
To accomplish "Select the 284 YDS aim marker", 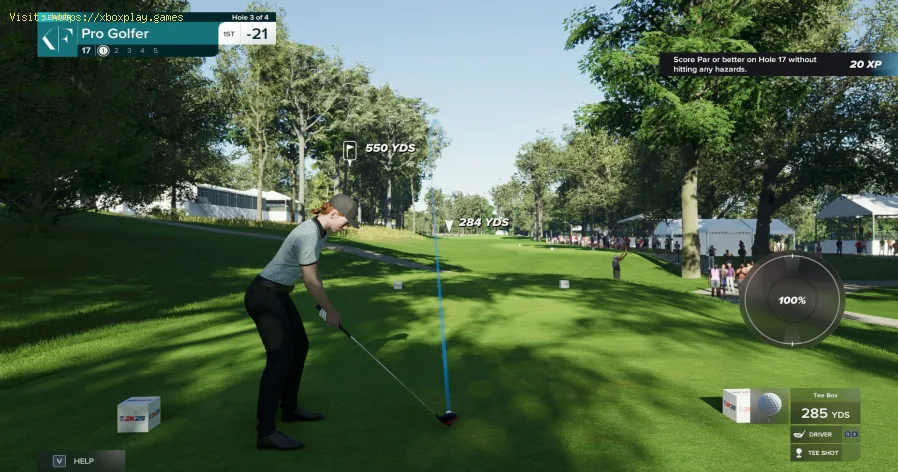I will 449,223.
